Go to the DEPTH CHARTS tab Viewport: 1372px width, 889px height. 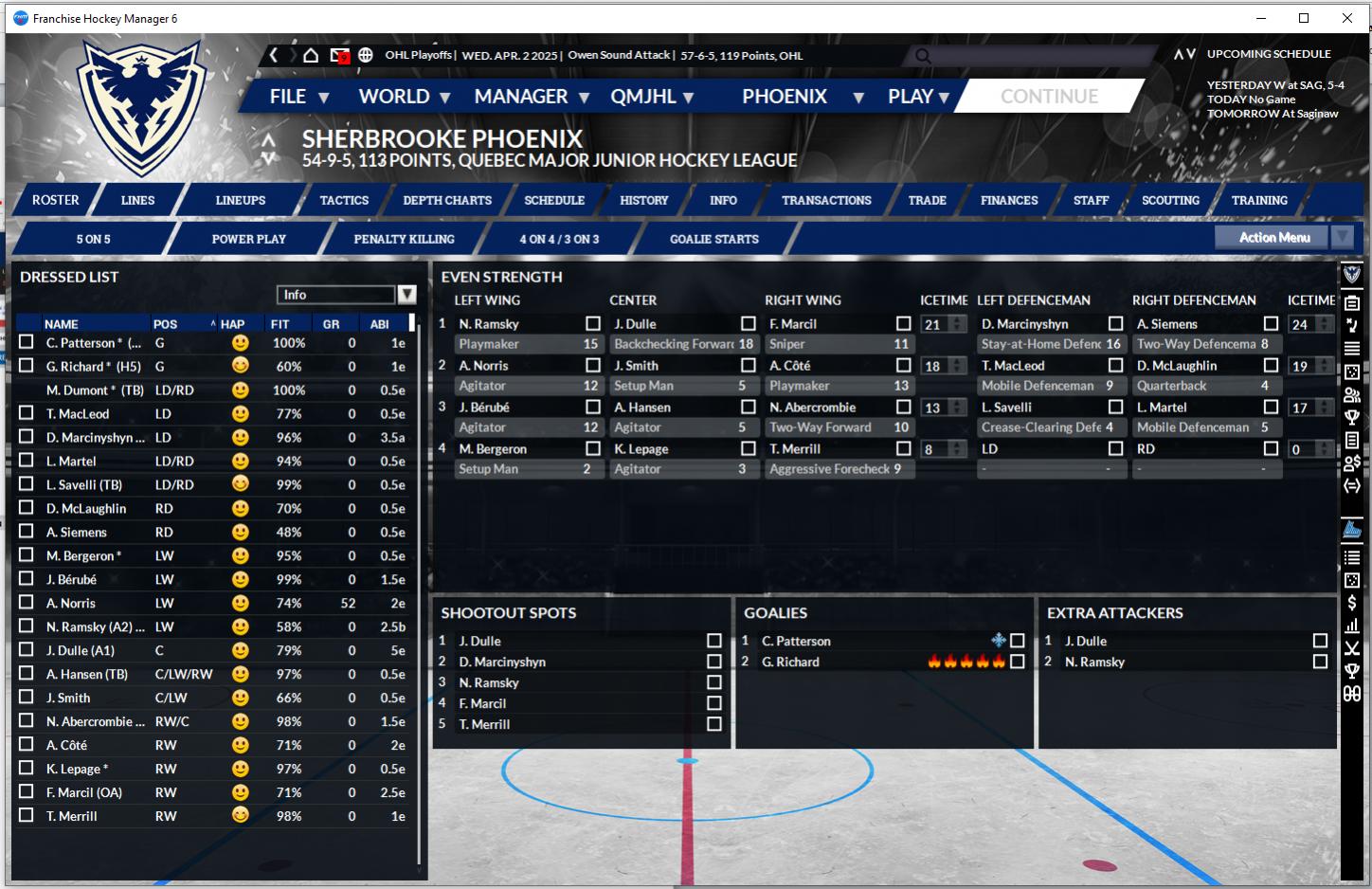[x=447, y=200]
